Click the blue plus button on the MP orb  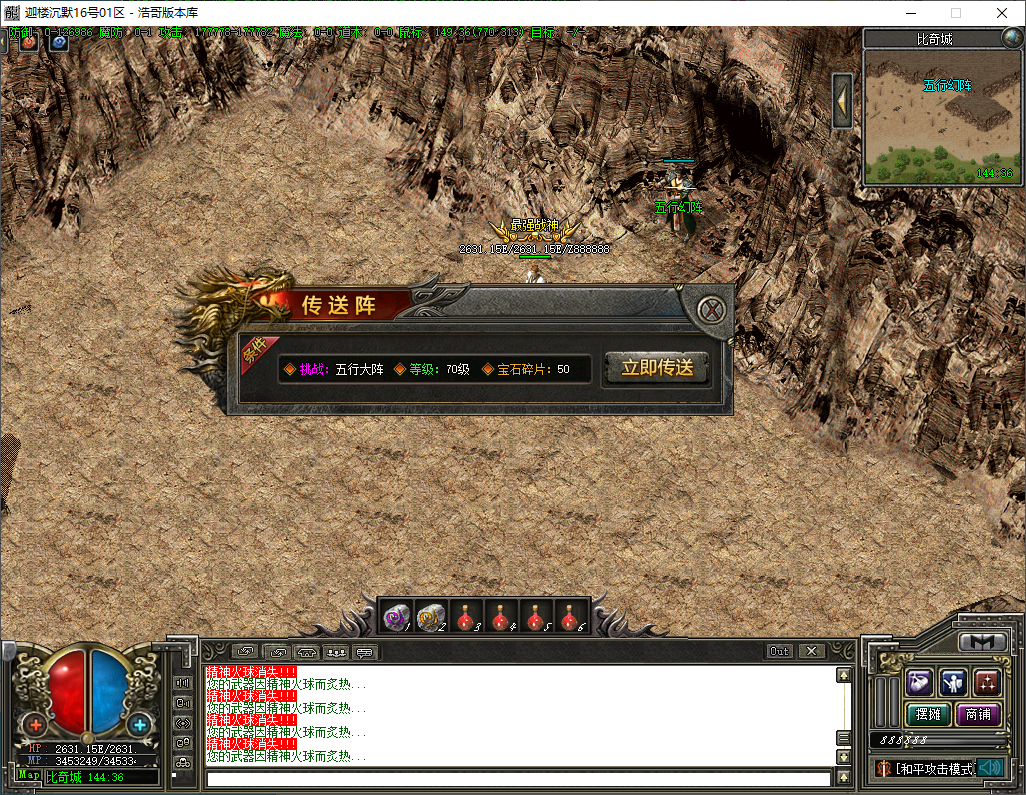click(x=139, y=724)
